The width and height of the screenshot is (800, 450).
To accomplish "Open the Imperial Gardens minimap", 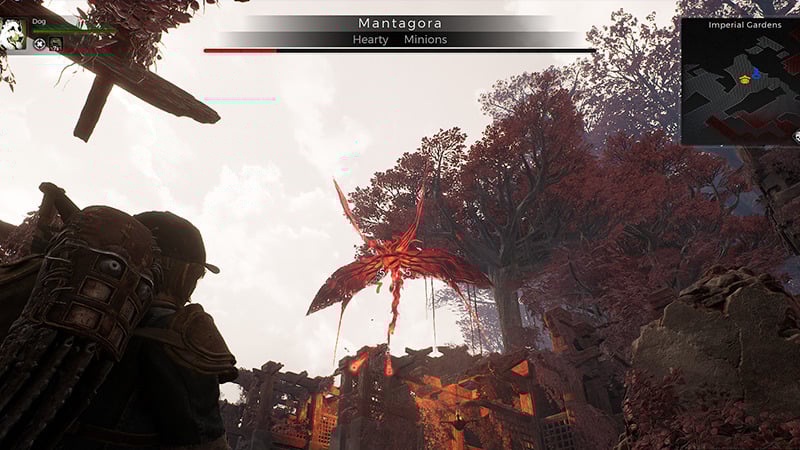I will [740, 80].
